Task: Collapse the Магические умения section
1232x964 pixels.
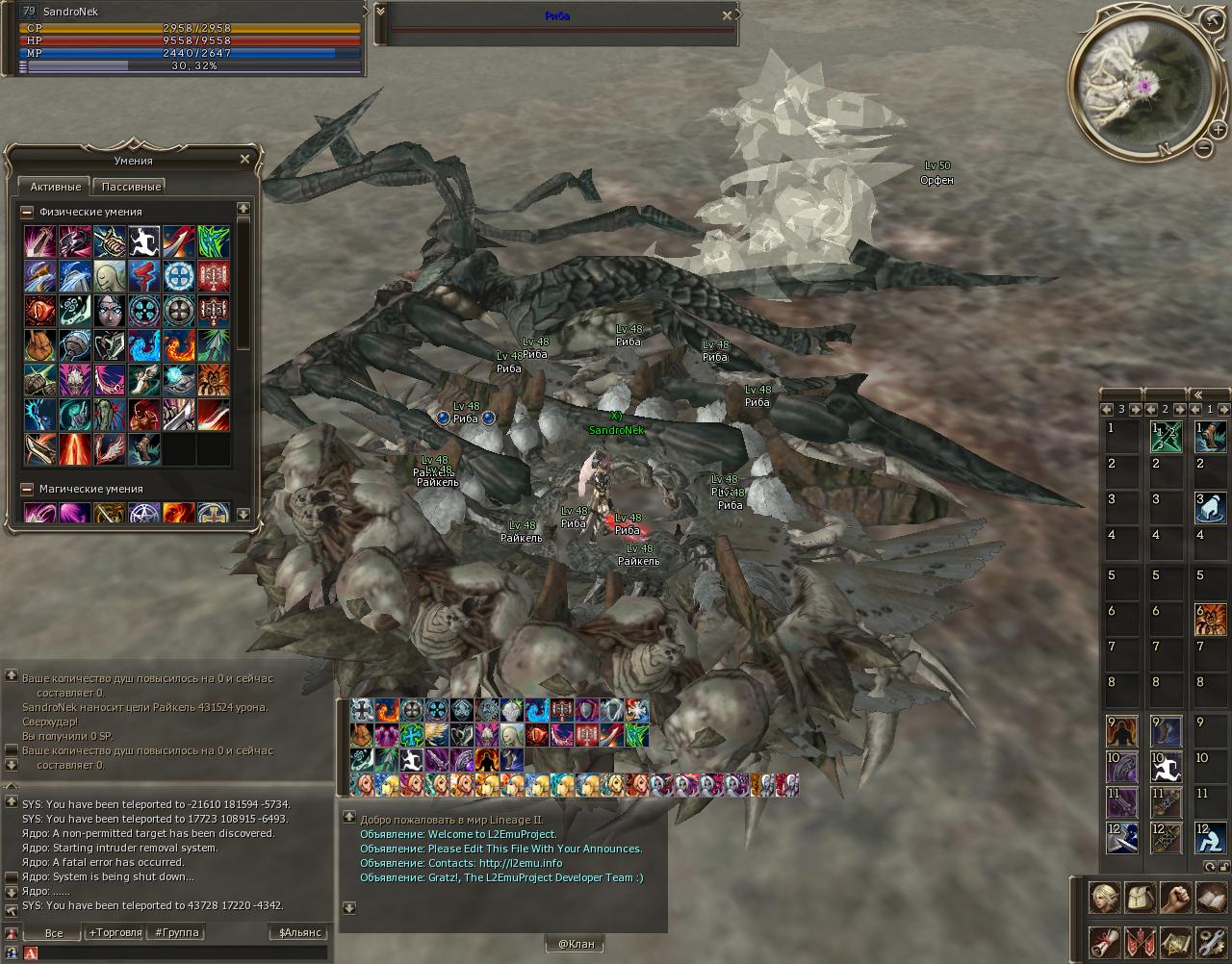Action: coord(27,490)
